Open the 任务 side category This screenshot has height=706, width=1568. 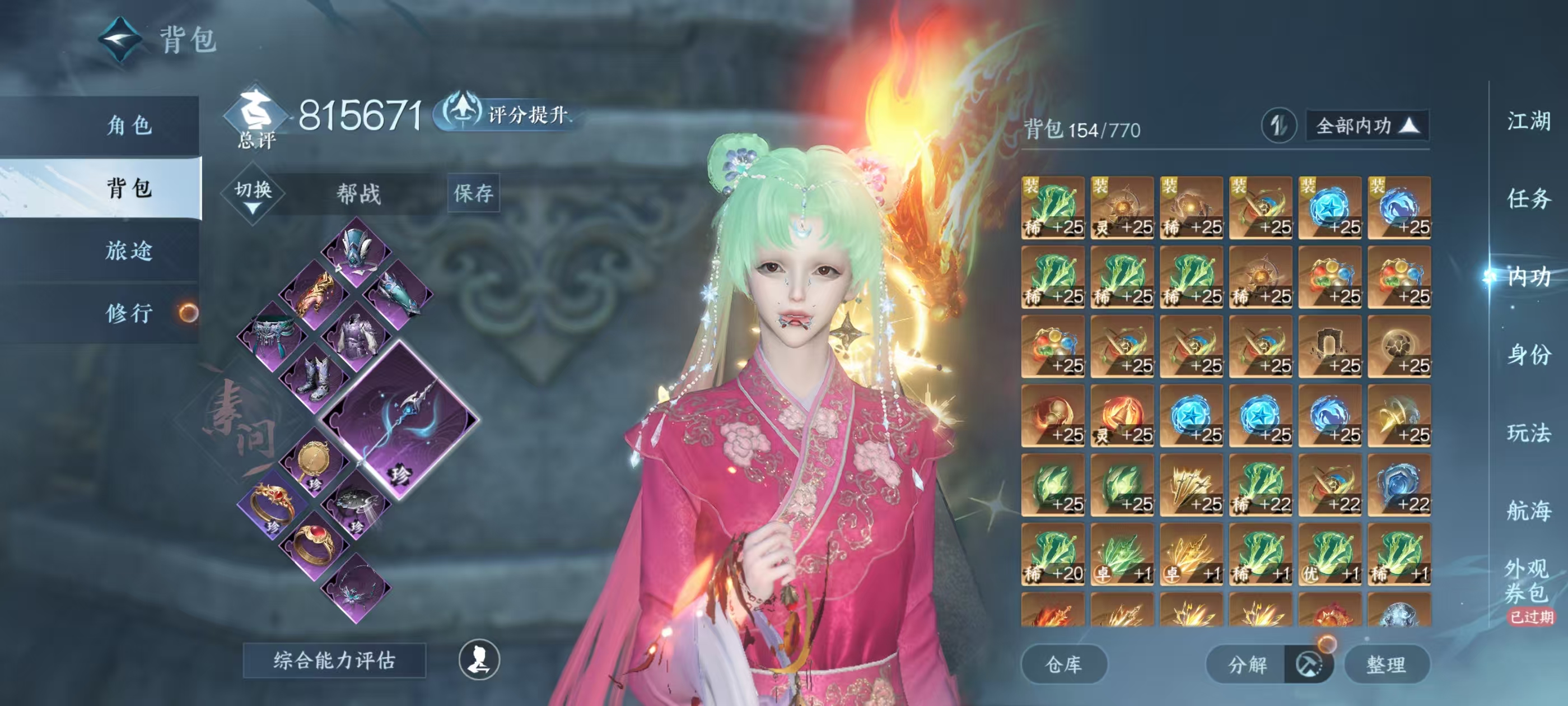pos(1528,198)
